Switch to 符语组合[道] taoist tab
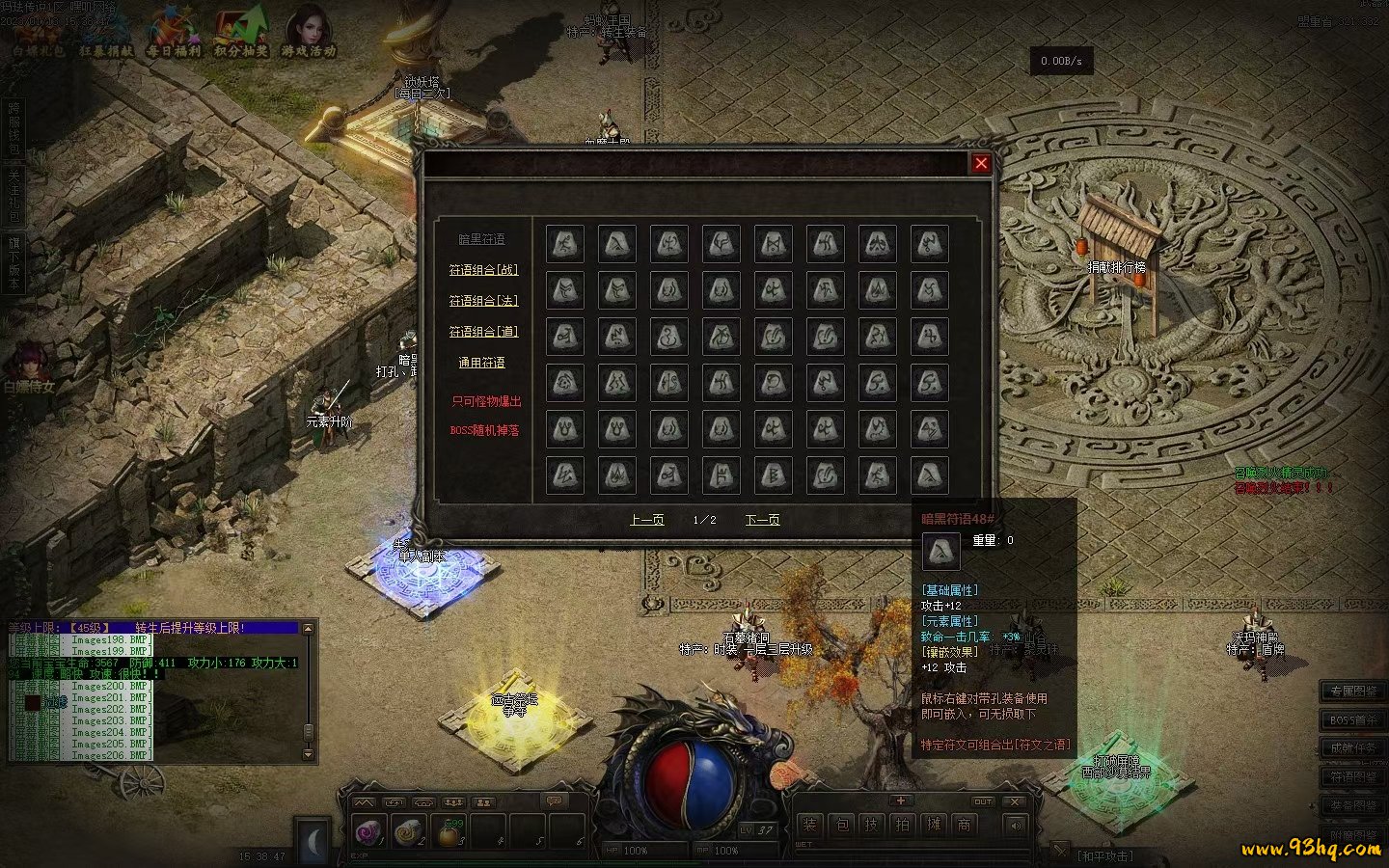 click(x=483, y=332)
